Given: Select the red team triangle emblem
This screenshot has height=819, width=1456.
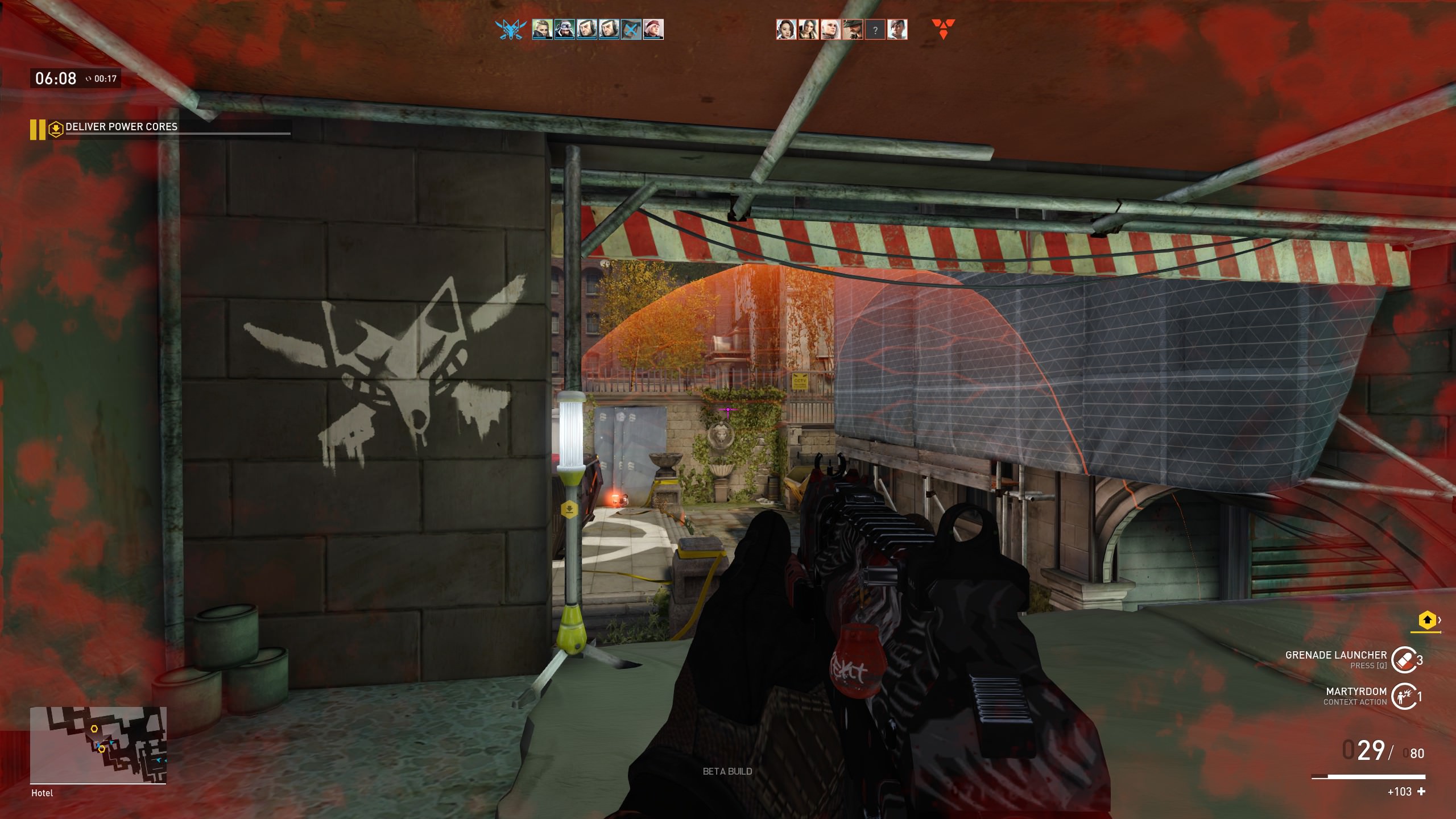Looking at the screenshot, I should pos(943,30).
